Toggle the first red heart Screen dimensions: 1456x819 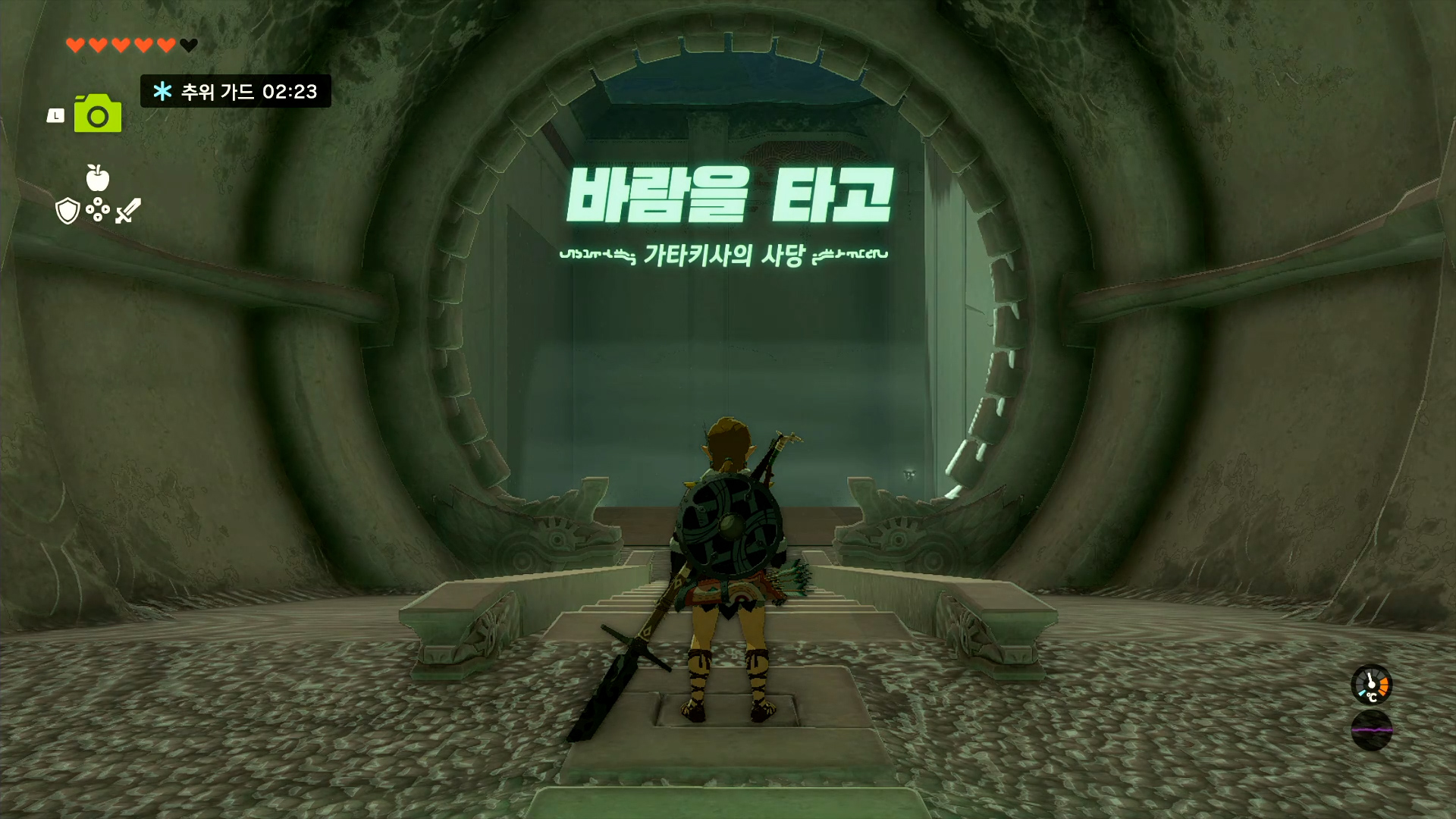74,45
